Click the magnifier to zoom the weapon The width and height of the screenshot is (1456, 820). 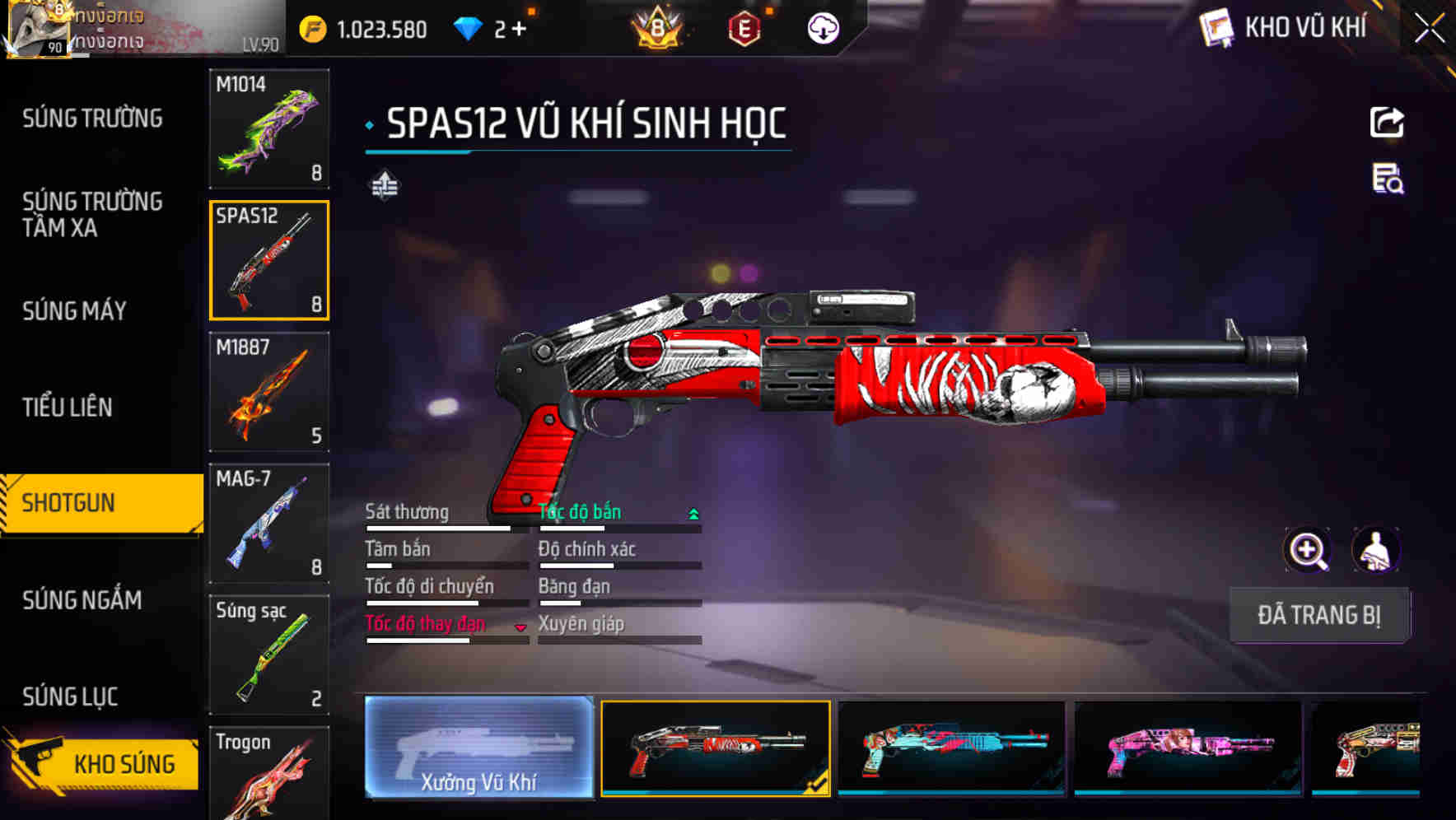1309,550
